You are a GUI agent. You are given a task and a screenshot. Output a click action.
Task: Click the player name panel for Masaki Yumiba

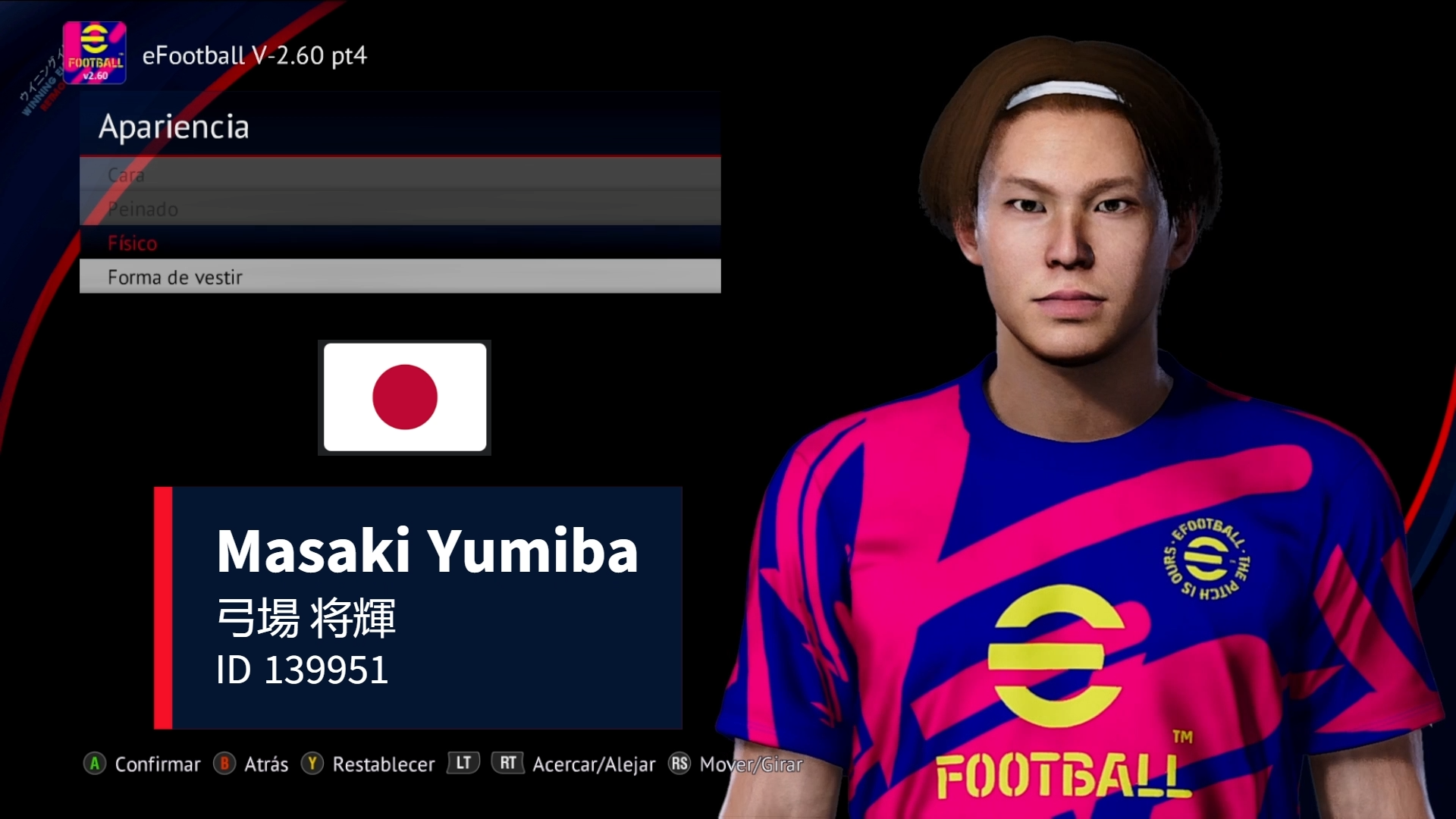pos(419,607)
